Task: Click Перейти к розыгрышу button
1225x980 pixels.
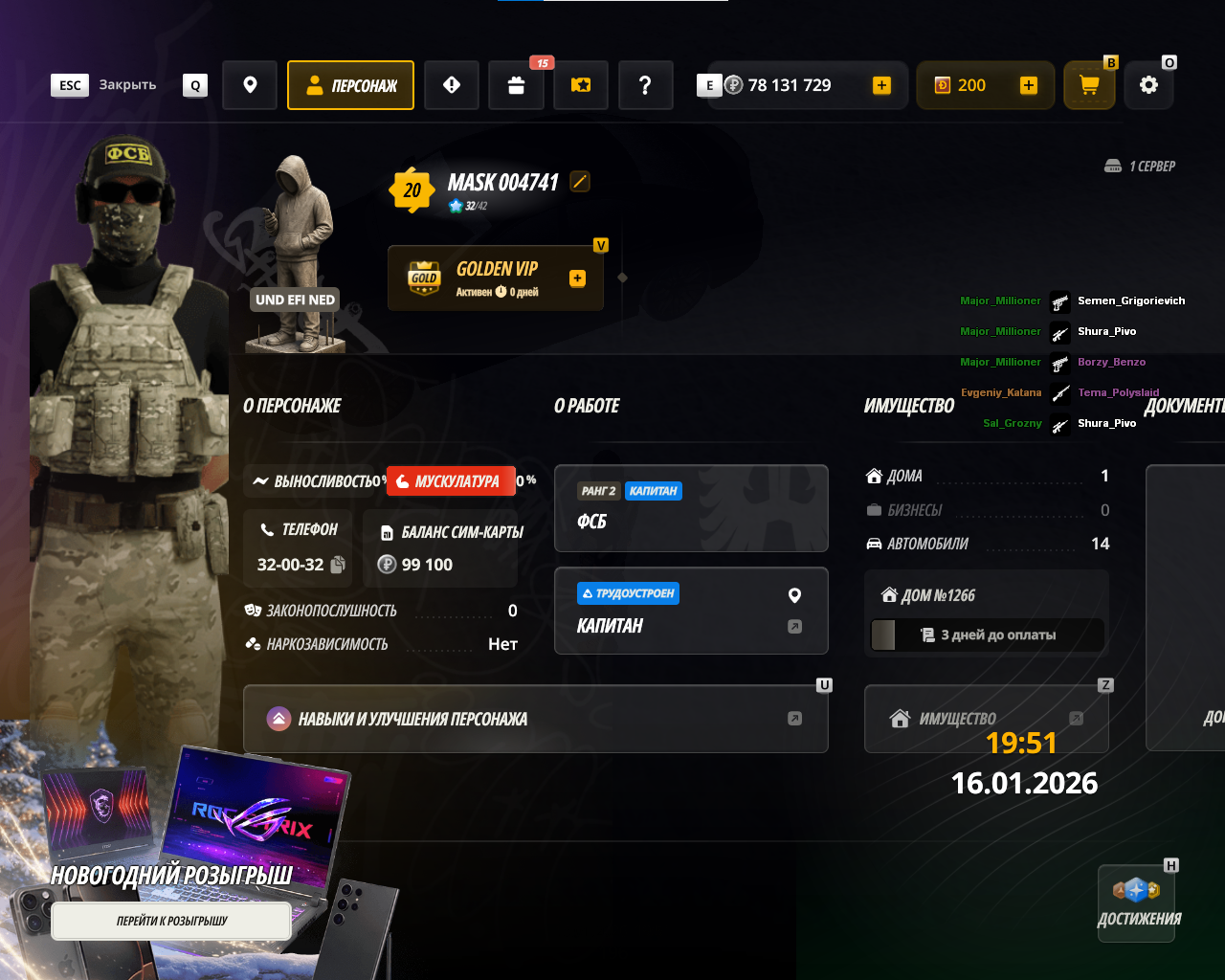Action: [x=171, y=921]
